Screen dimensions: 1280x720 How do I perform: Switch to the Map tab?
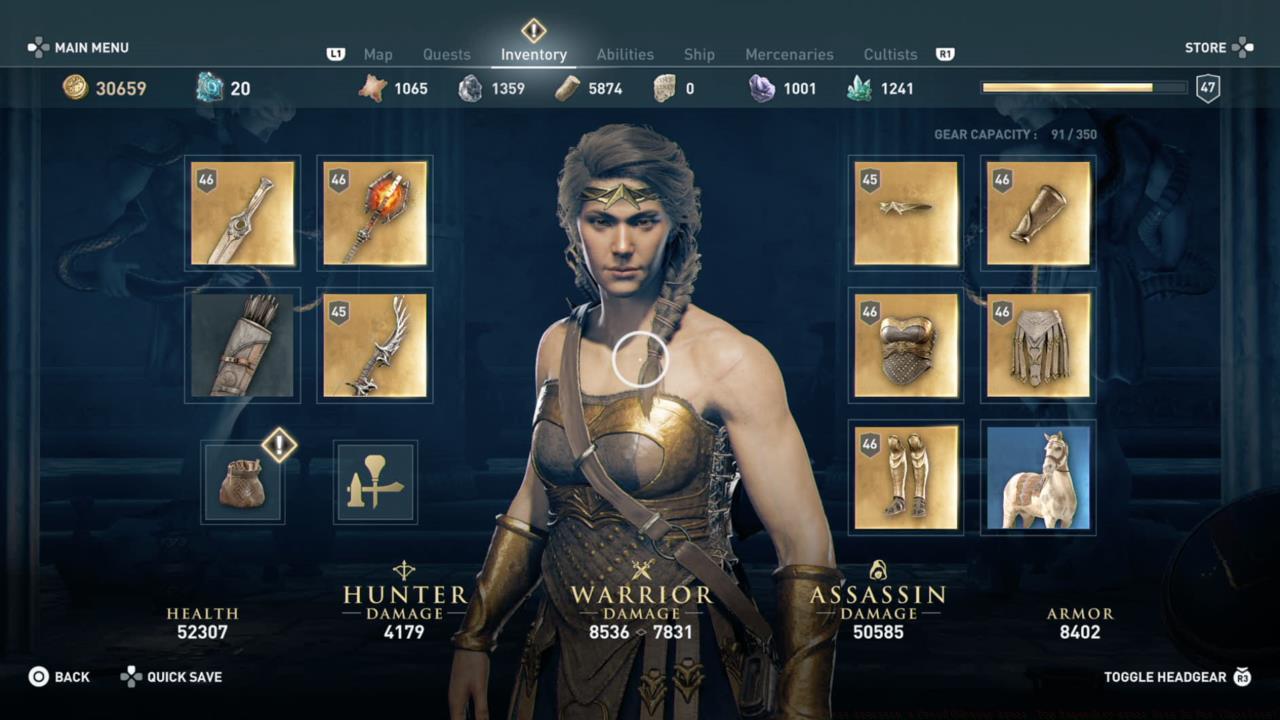(x=378, y=54)
